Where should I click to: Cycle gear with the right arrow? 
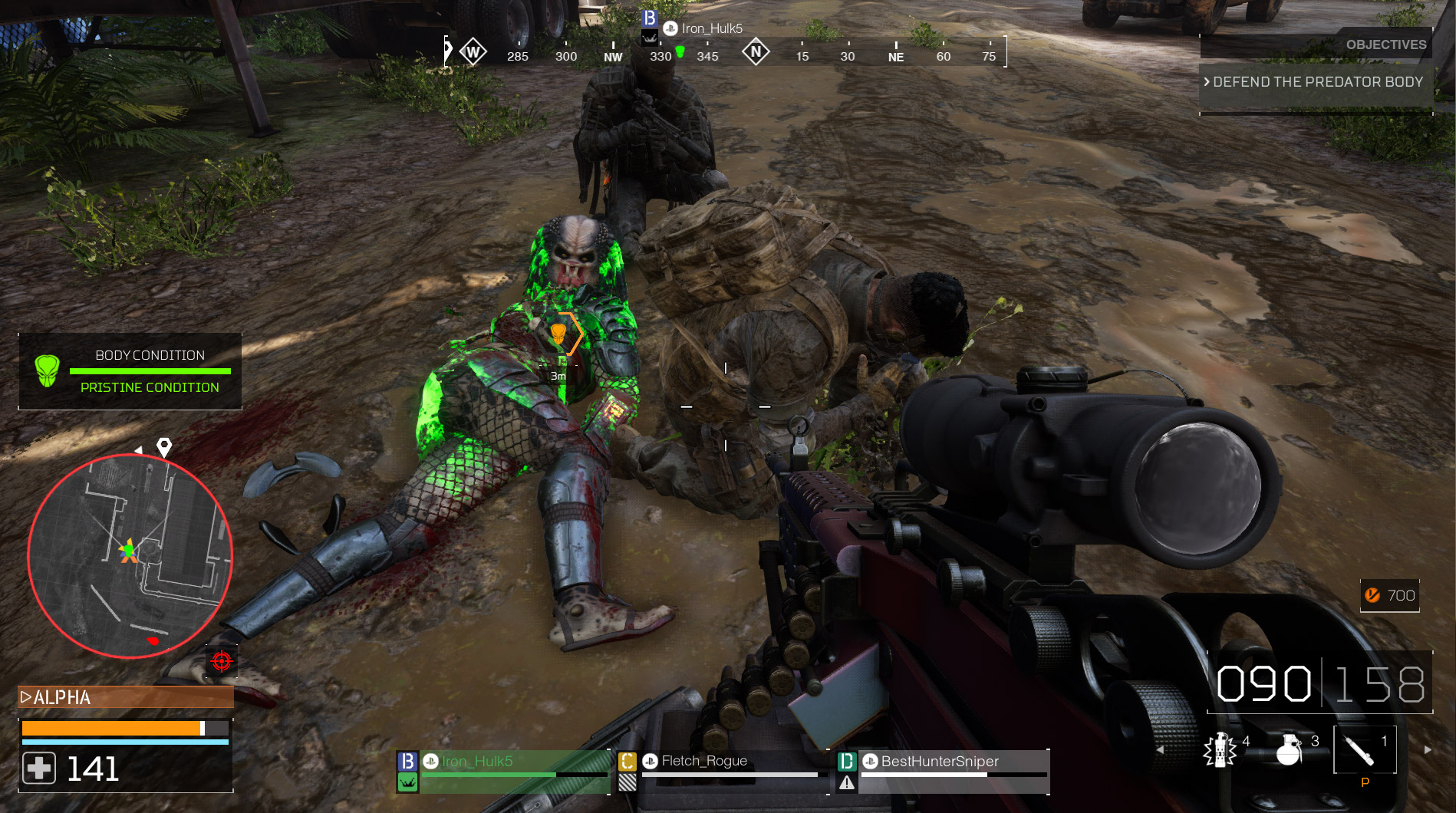coord(1428,750)
